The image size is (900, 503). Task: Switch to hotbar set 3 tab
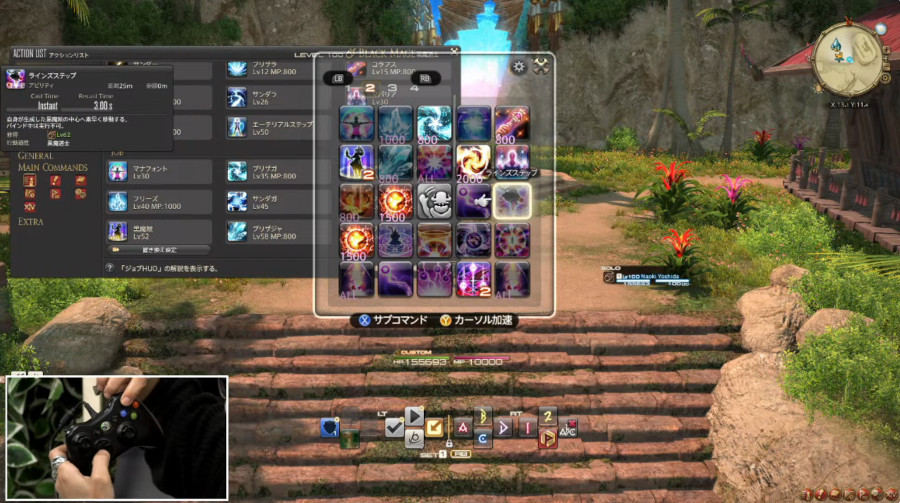pyautogui.click(x=391, y=89)
